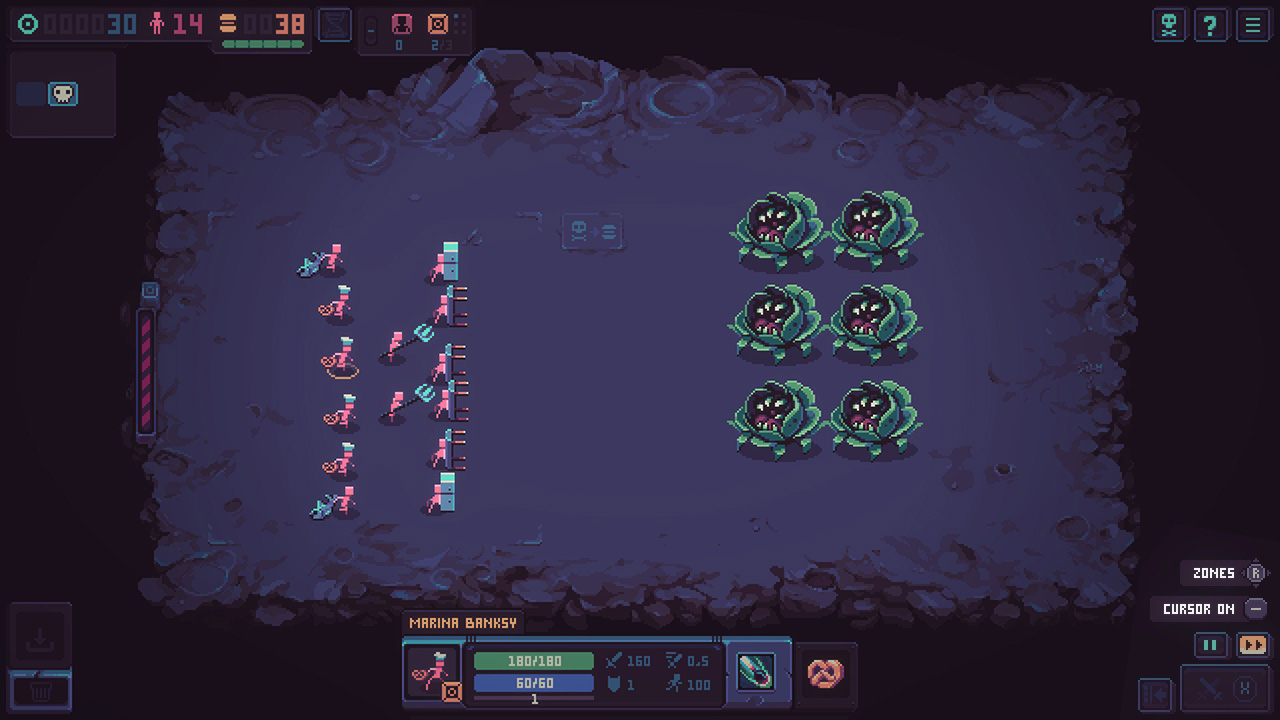
Task: Open the hamburger menu
Action: [1252, 25]
